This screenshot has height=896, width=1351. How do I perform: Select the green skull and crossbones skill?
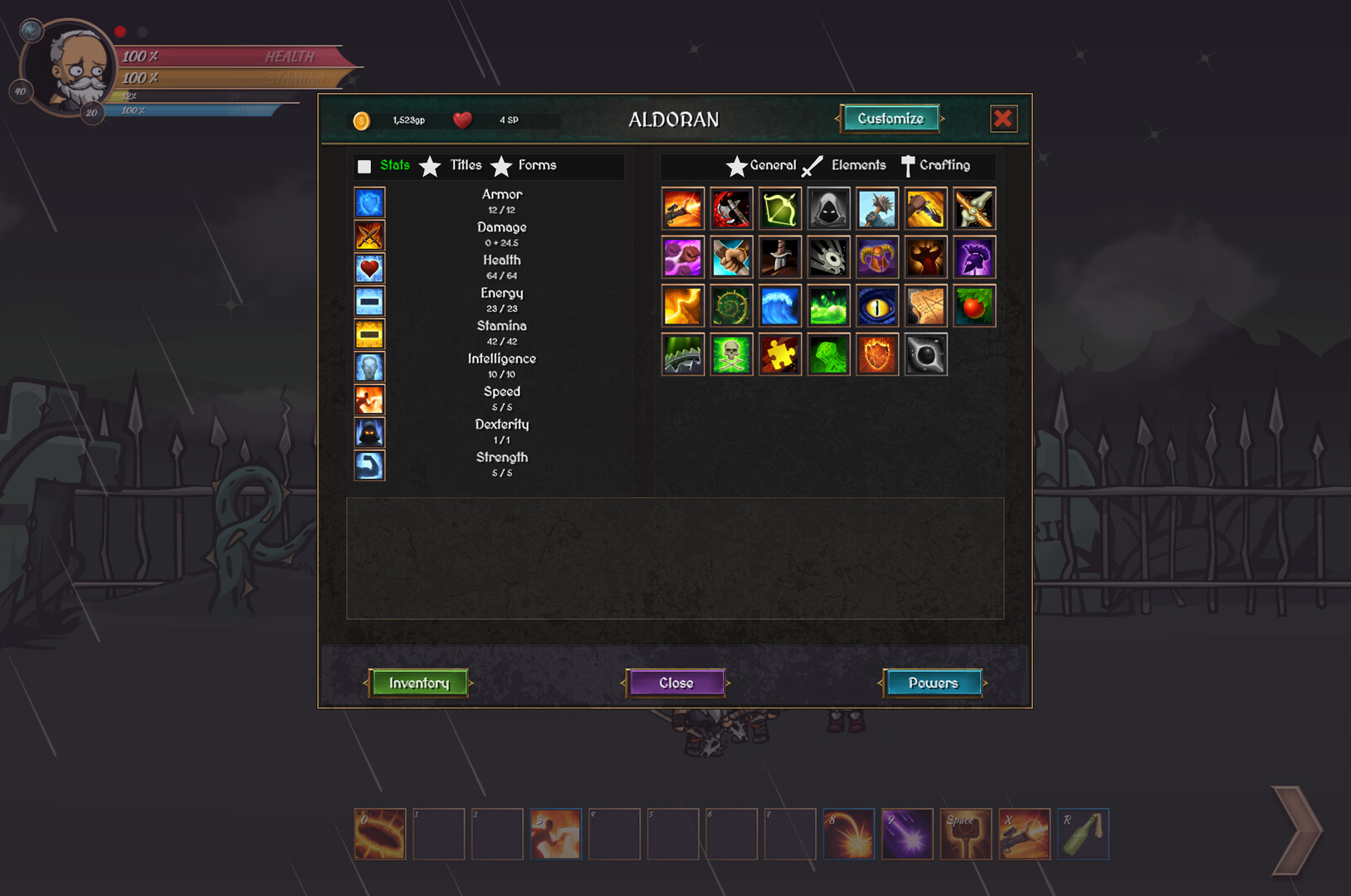[731, 354]
